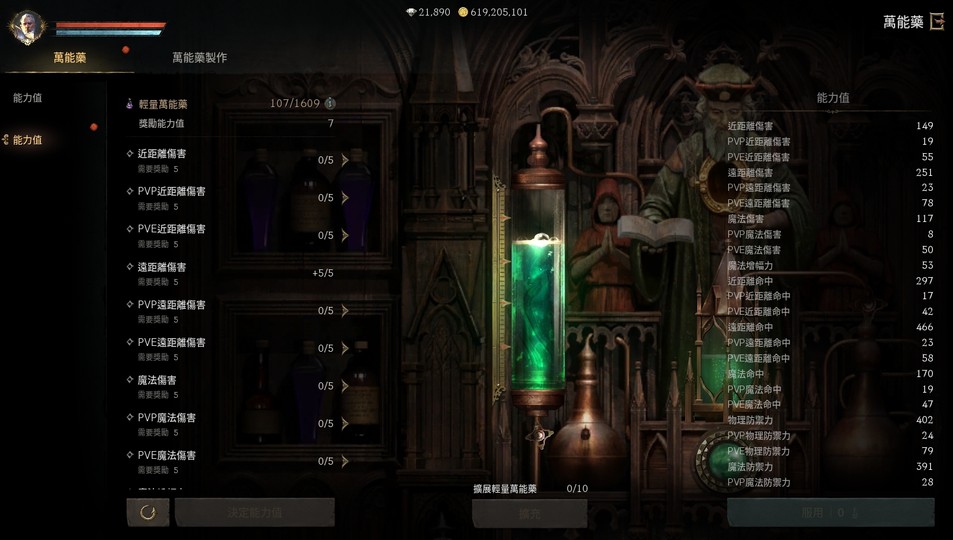Open the character portrait
Image resolution: width=953 pixels, height=540 pixels.
(27, 27)
